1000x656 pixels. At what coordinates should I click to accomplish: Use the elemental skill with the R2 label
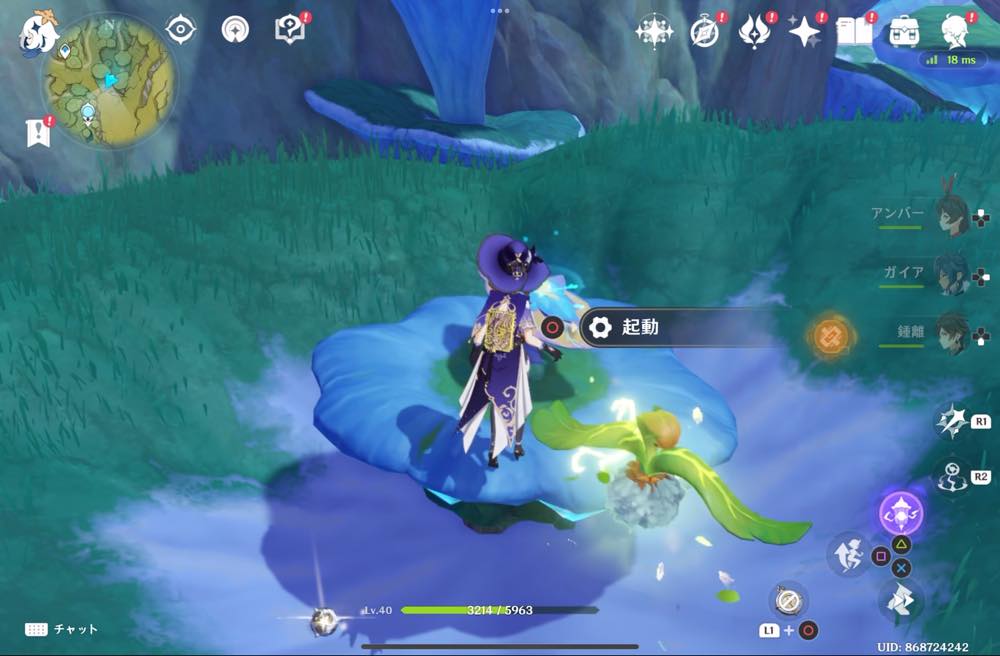(950, 476)
